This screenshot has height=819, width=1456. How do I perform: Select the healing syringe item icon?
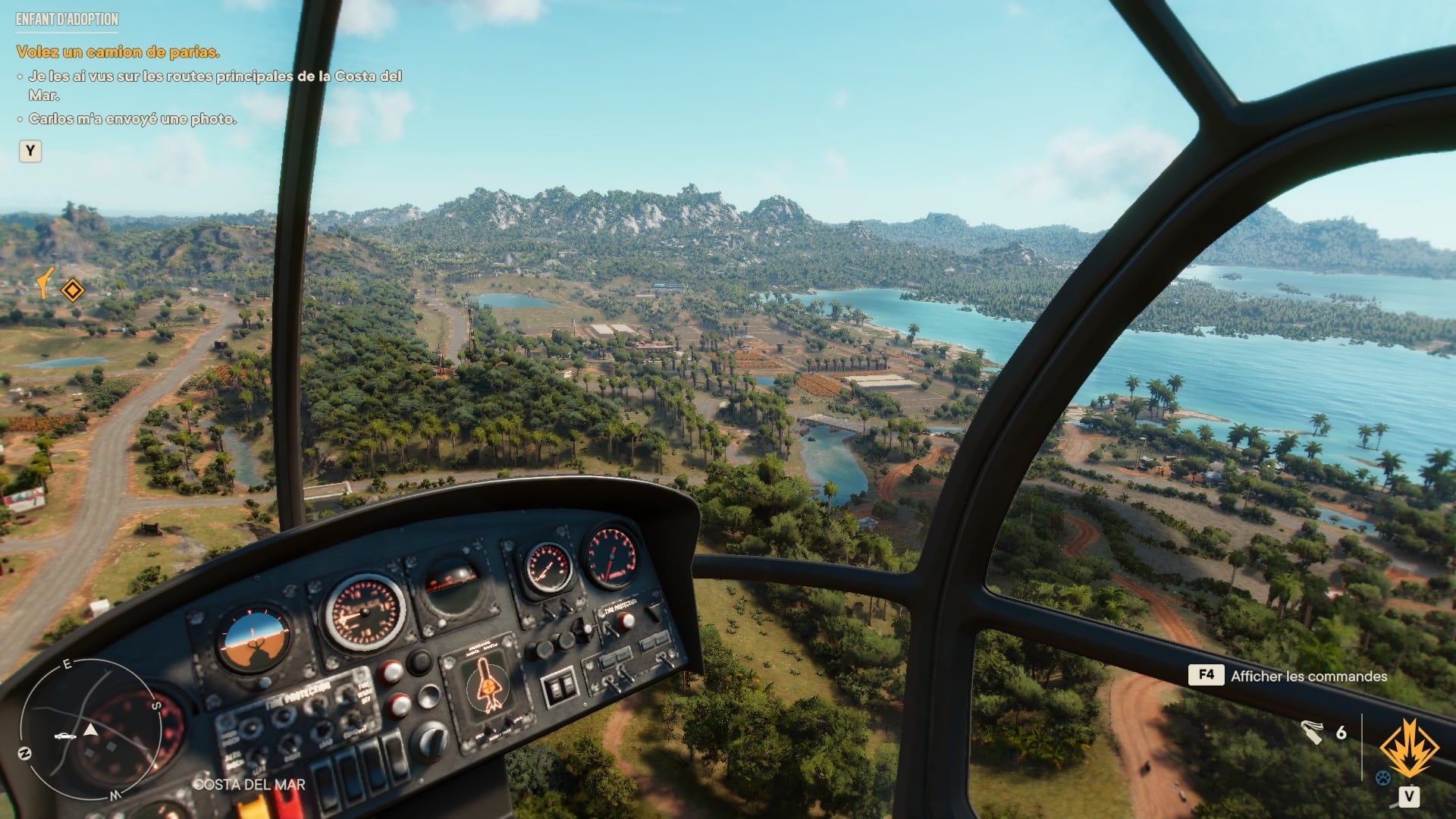click(x=1311, y=732)
